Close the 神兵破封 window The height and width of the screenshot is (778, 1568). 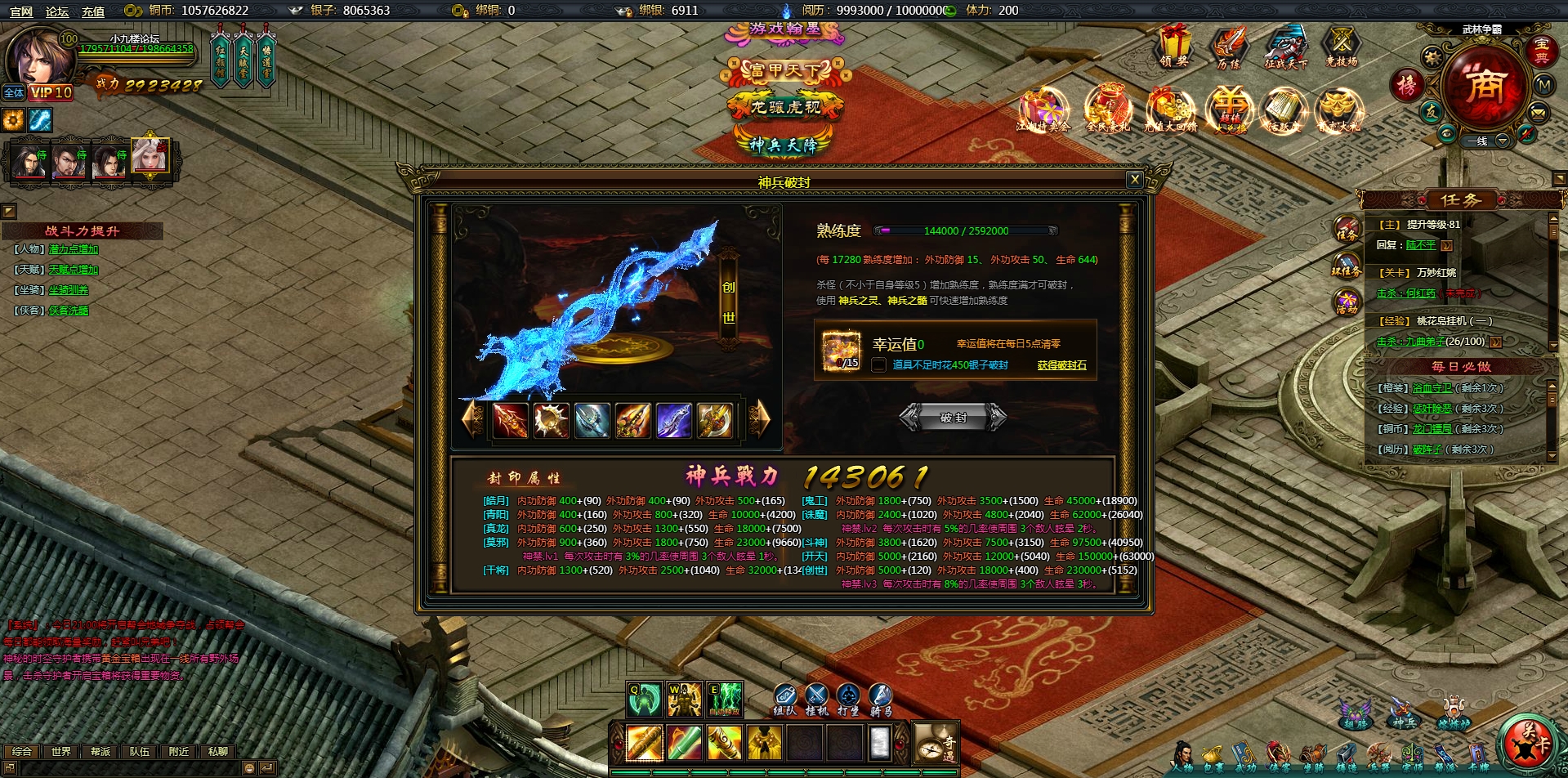point(1134,180)
